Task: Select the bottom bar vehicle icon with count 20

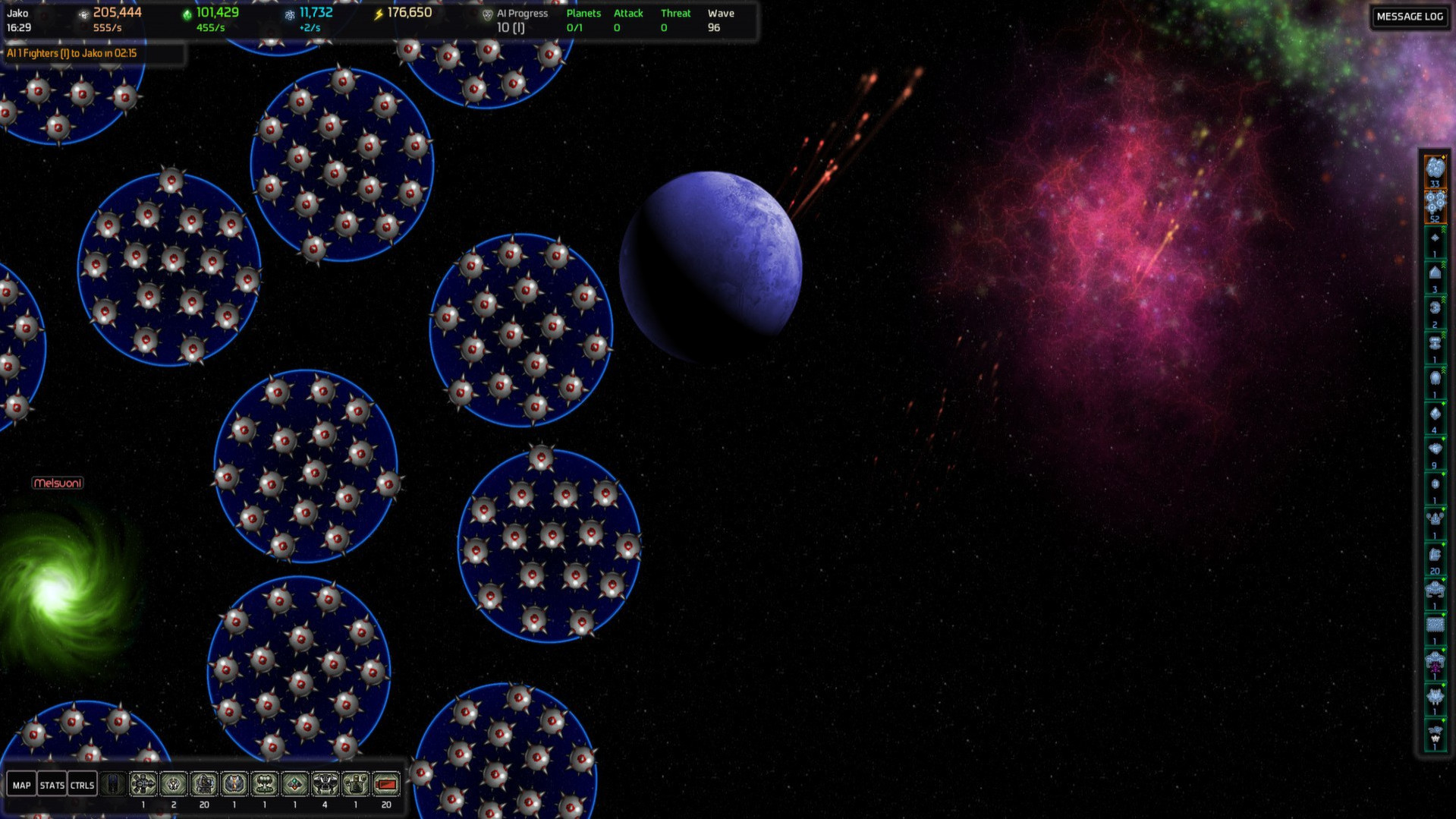Action: coord(203,784)
